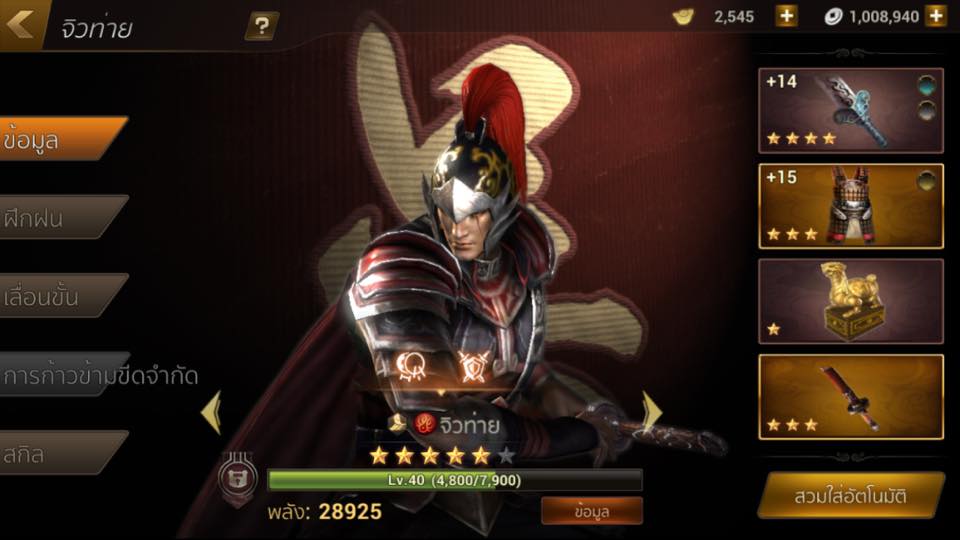Open the ฝึกฝน training tab
Image resolution: width=960 pixels, height=540 pixels.
pos(60,217)
